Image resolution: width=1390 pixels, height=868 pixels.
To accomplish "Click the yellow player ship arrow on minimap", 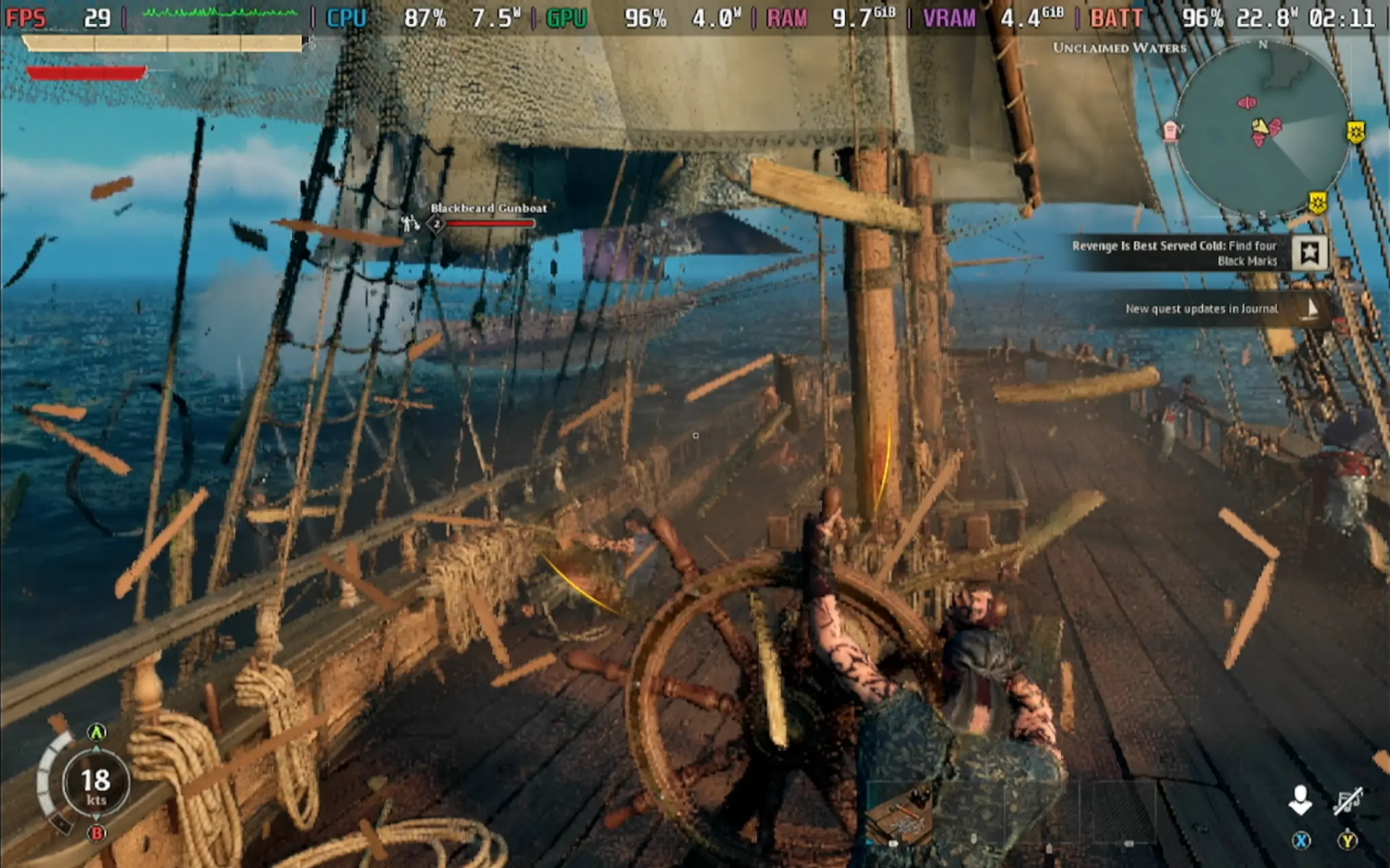I will 1259,126.
